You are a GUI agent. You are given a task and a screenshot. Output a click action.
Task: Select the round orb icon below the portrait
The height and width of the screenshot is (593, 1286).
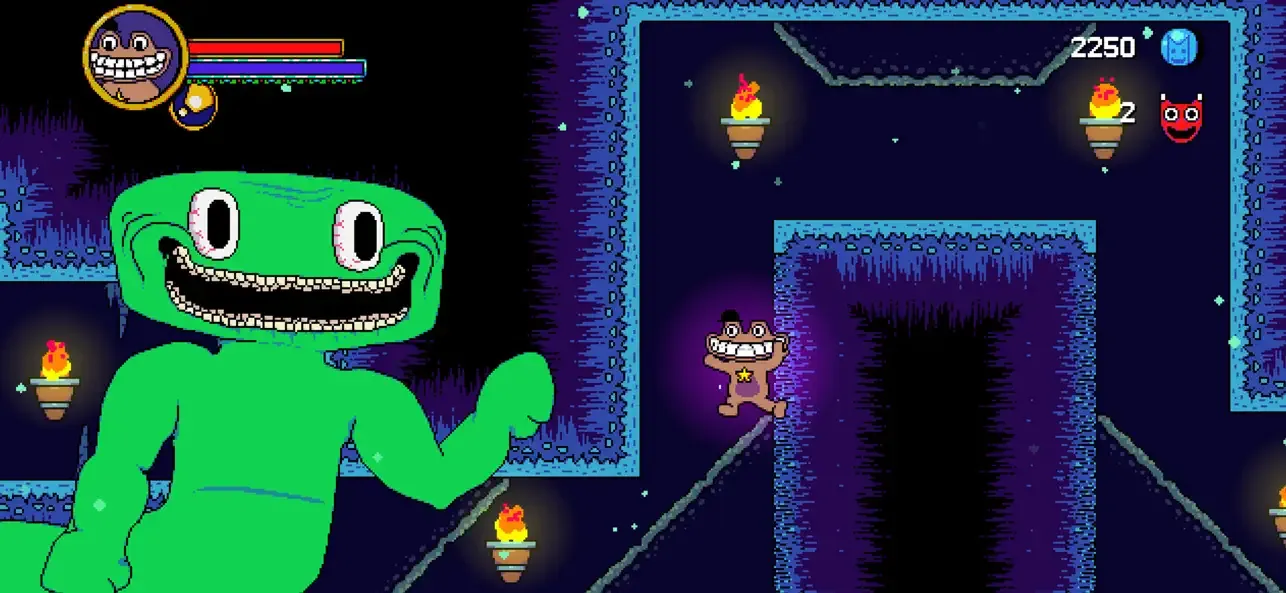[x=194, y=105]
